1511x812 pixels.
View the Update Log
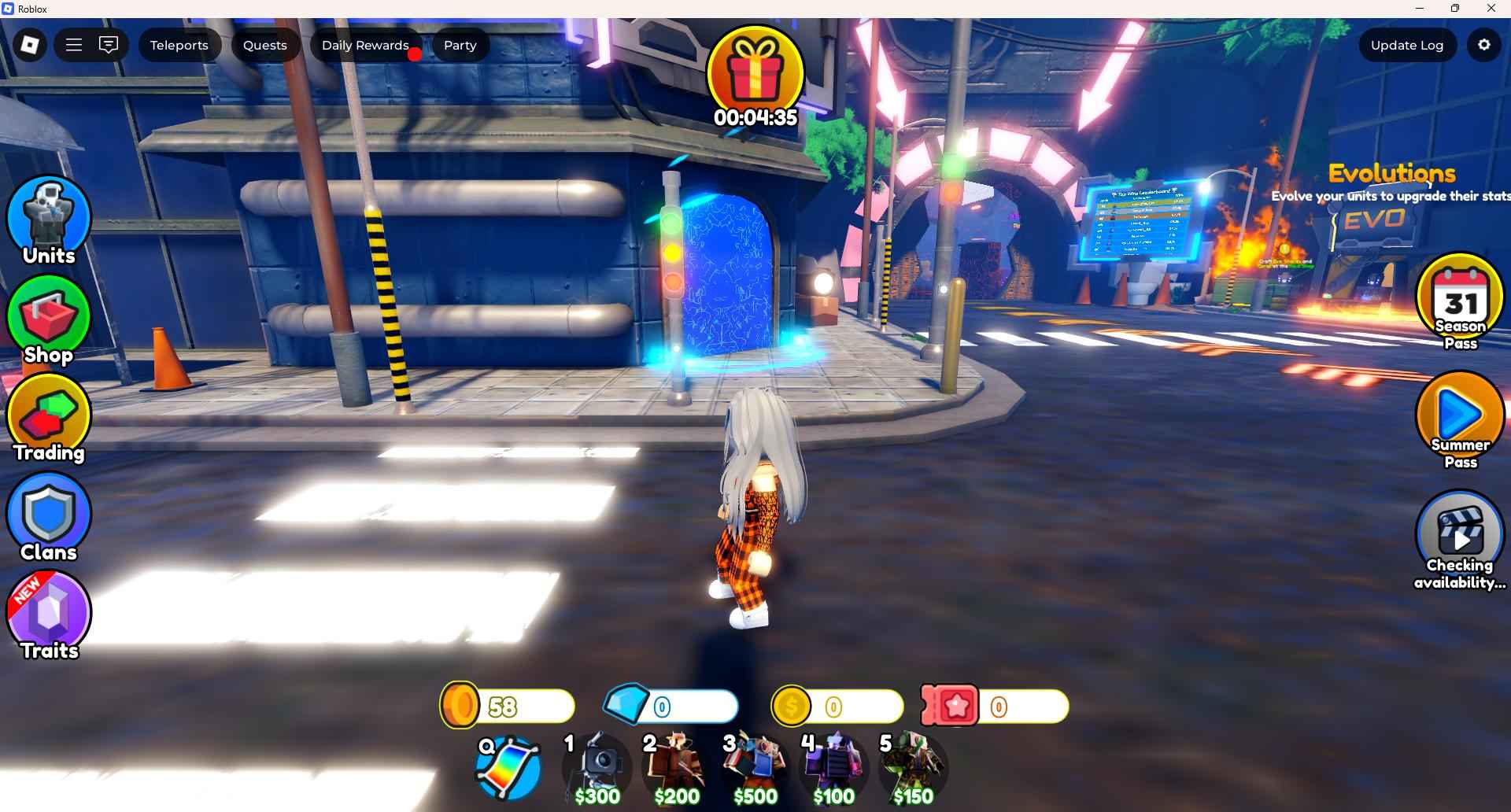[x=1407, y=45]
